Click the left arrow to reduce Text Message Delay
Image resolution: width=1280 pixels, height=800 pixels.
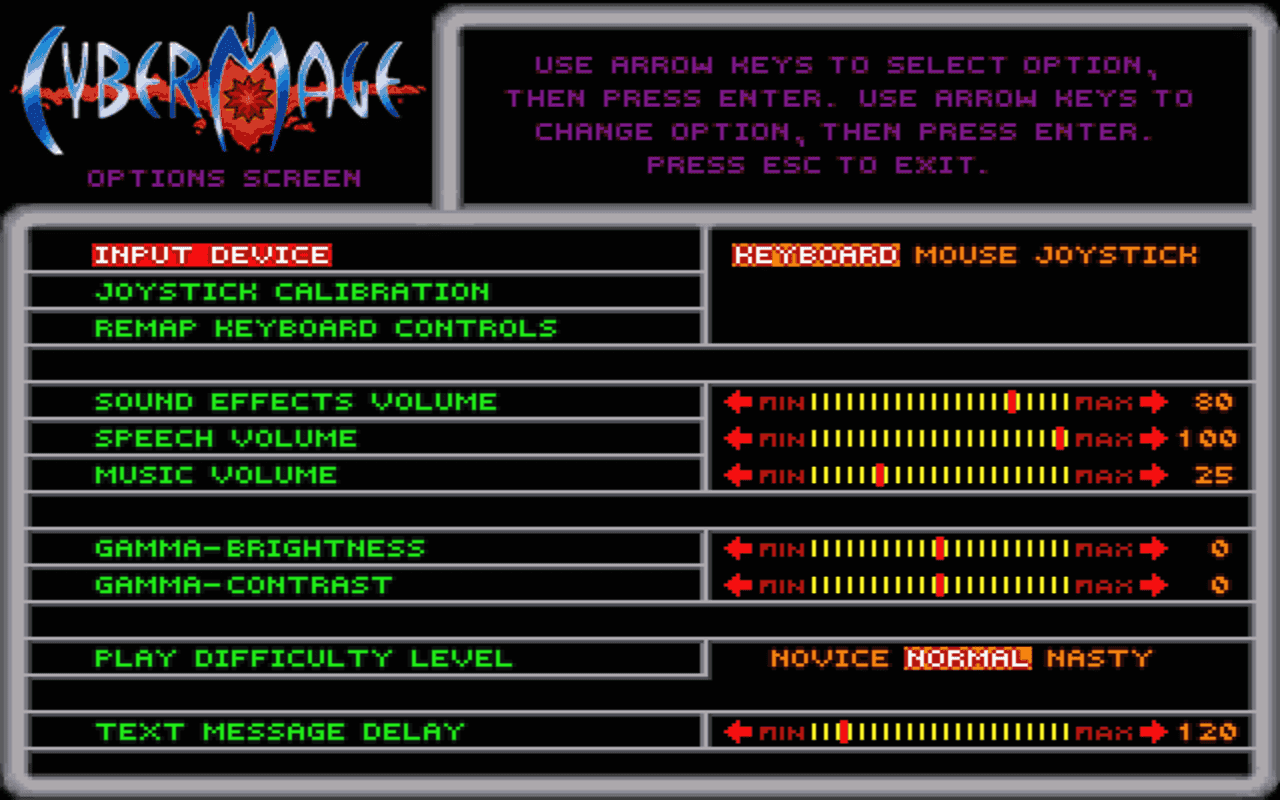click(x=737, y=731)
